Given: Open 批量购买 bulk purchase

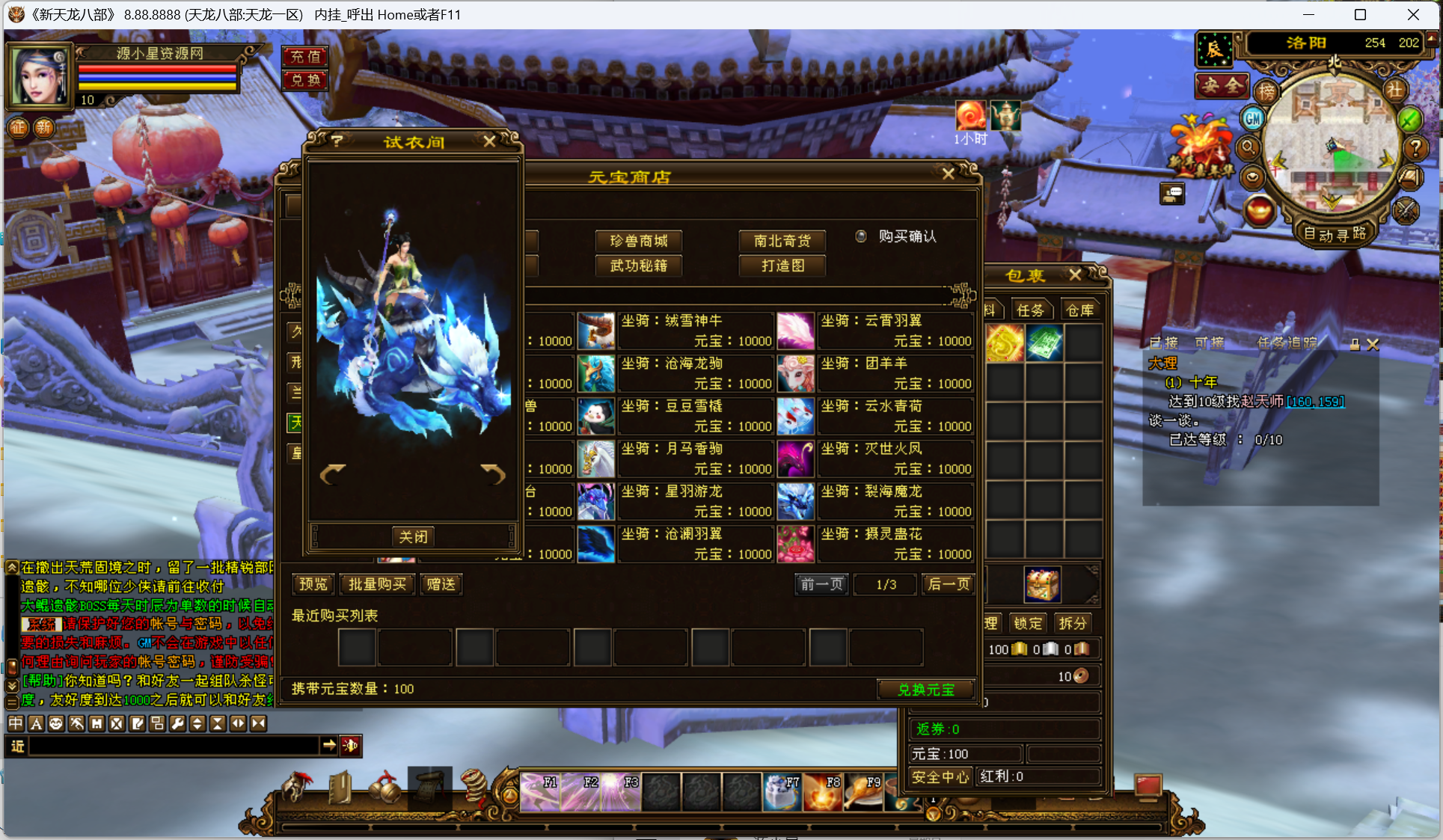Looking at the screenshot, I should point(377,584).
